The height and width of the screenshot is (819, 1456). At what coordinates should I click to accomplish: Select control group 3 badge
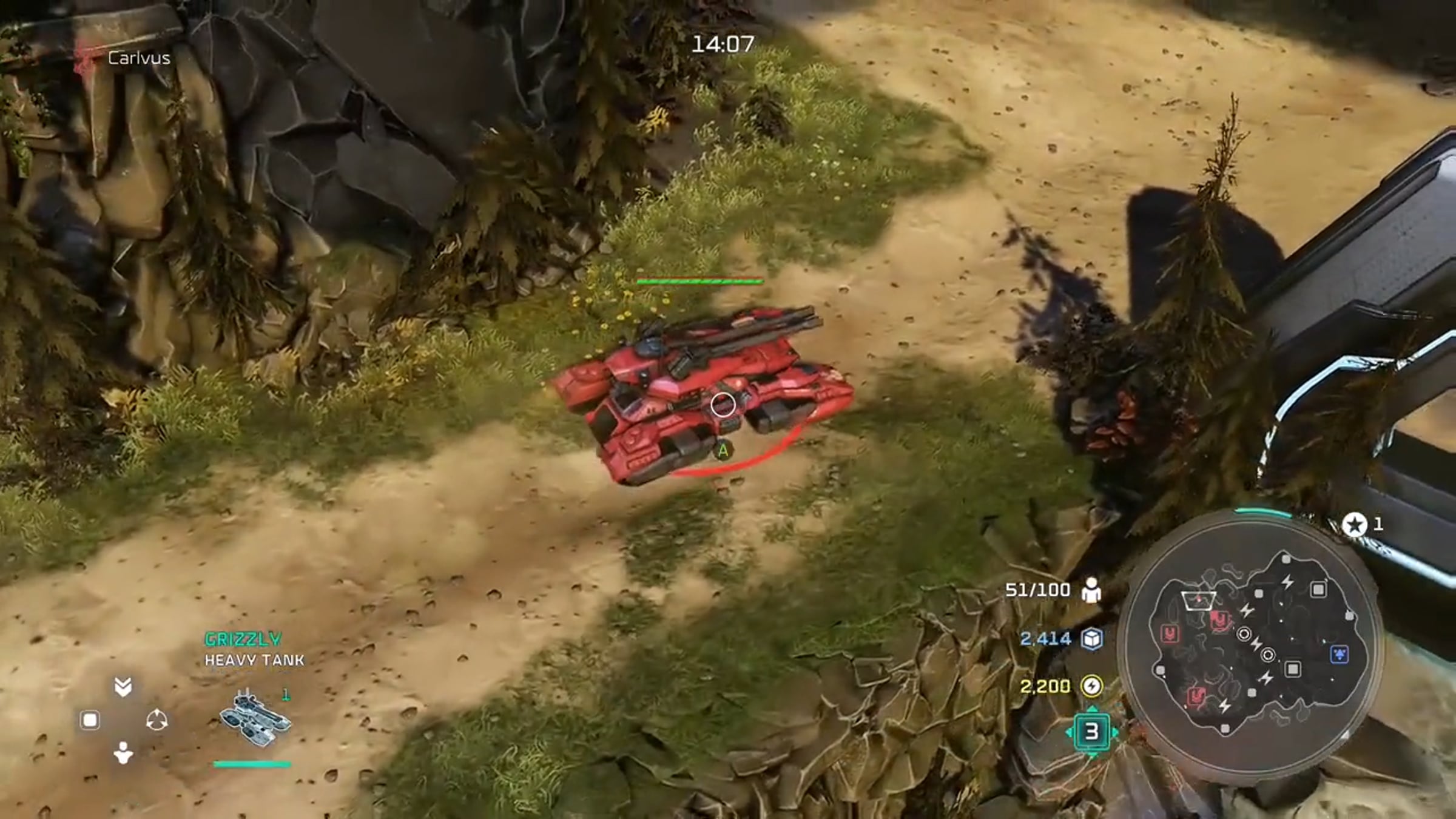coord(1091,732)
